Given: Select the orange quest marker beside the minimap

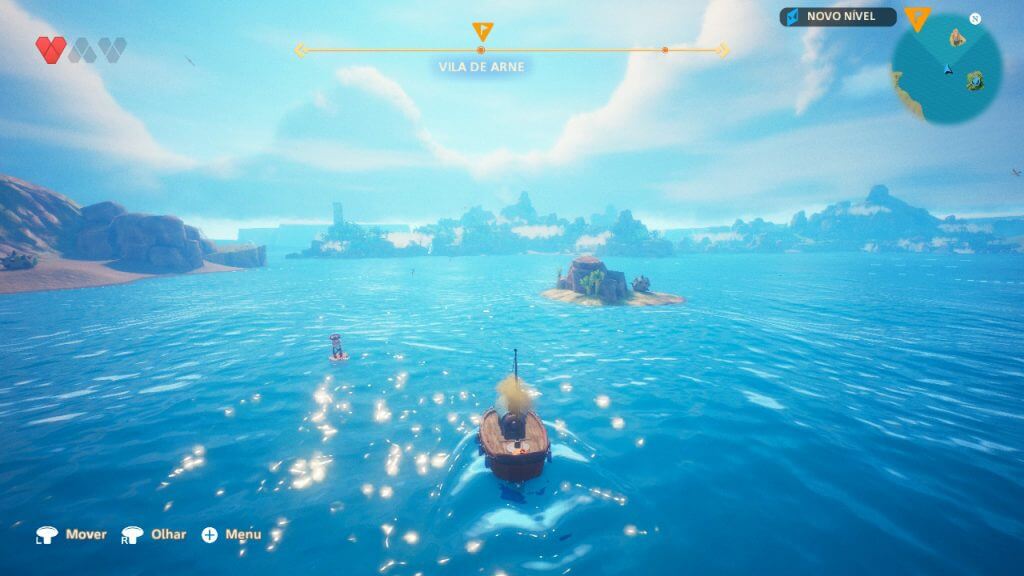Looking at the screenshot, I should (916, 17).
